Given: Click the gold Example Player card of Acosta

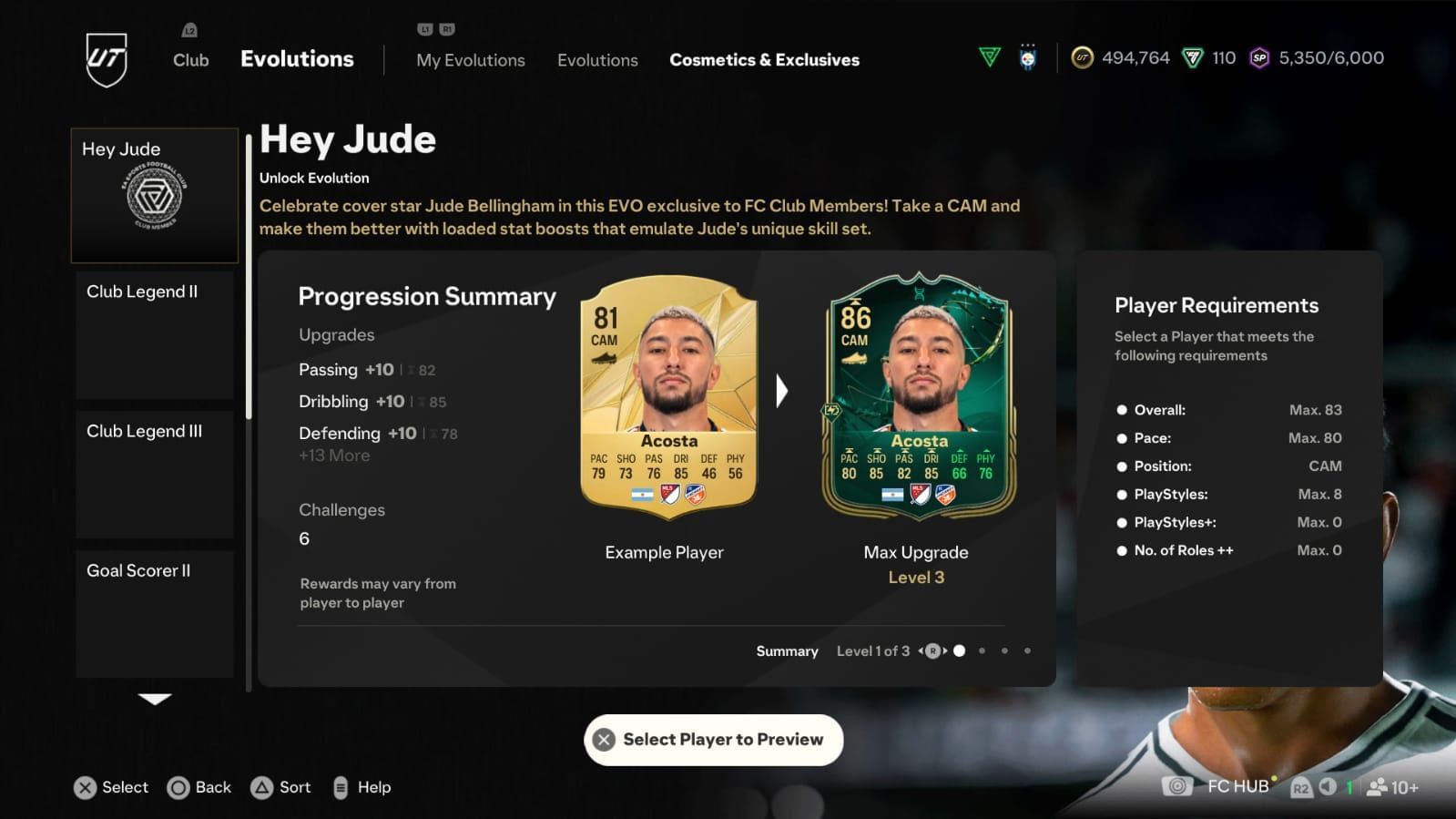Looking at the screenshot, I should click(664, 401).
